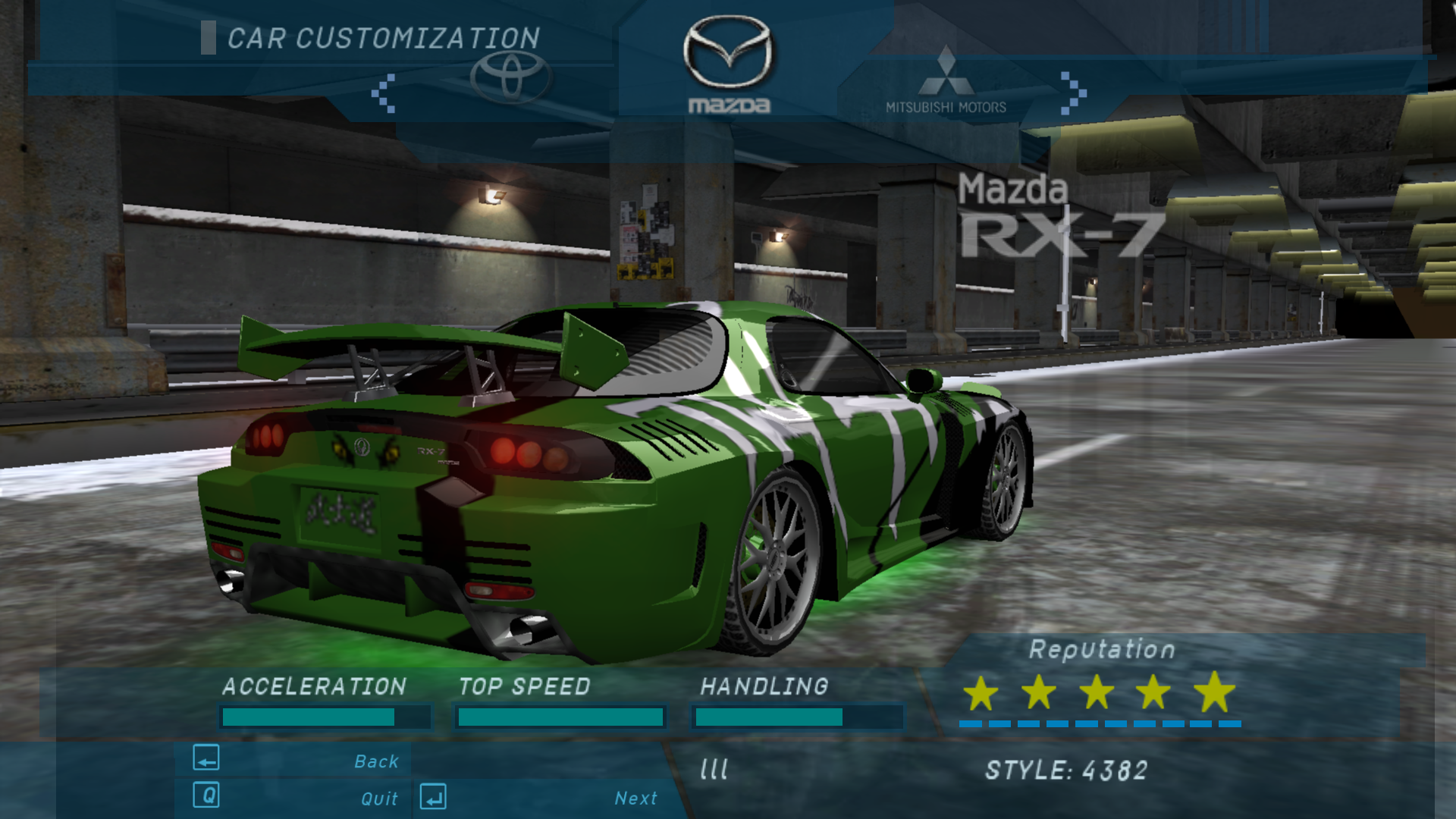Quit the car customization menu
1456x819 pixels.
coord(378,798)
